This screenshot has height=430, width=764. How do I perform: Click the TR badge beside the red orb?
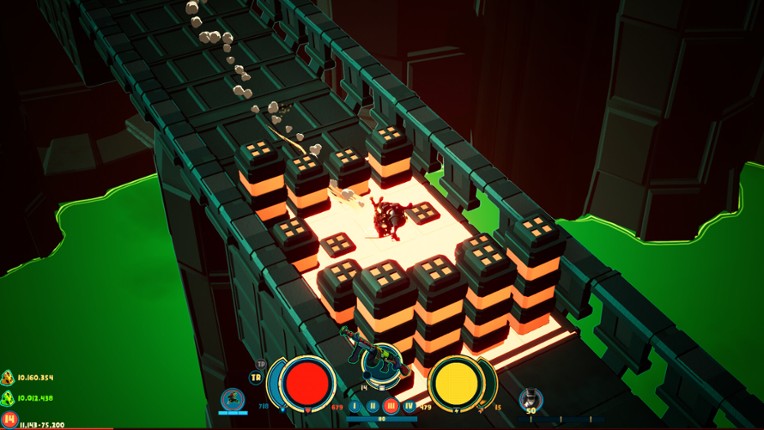click(x=256, y=378)
